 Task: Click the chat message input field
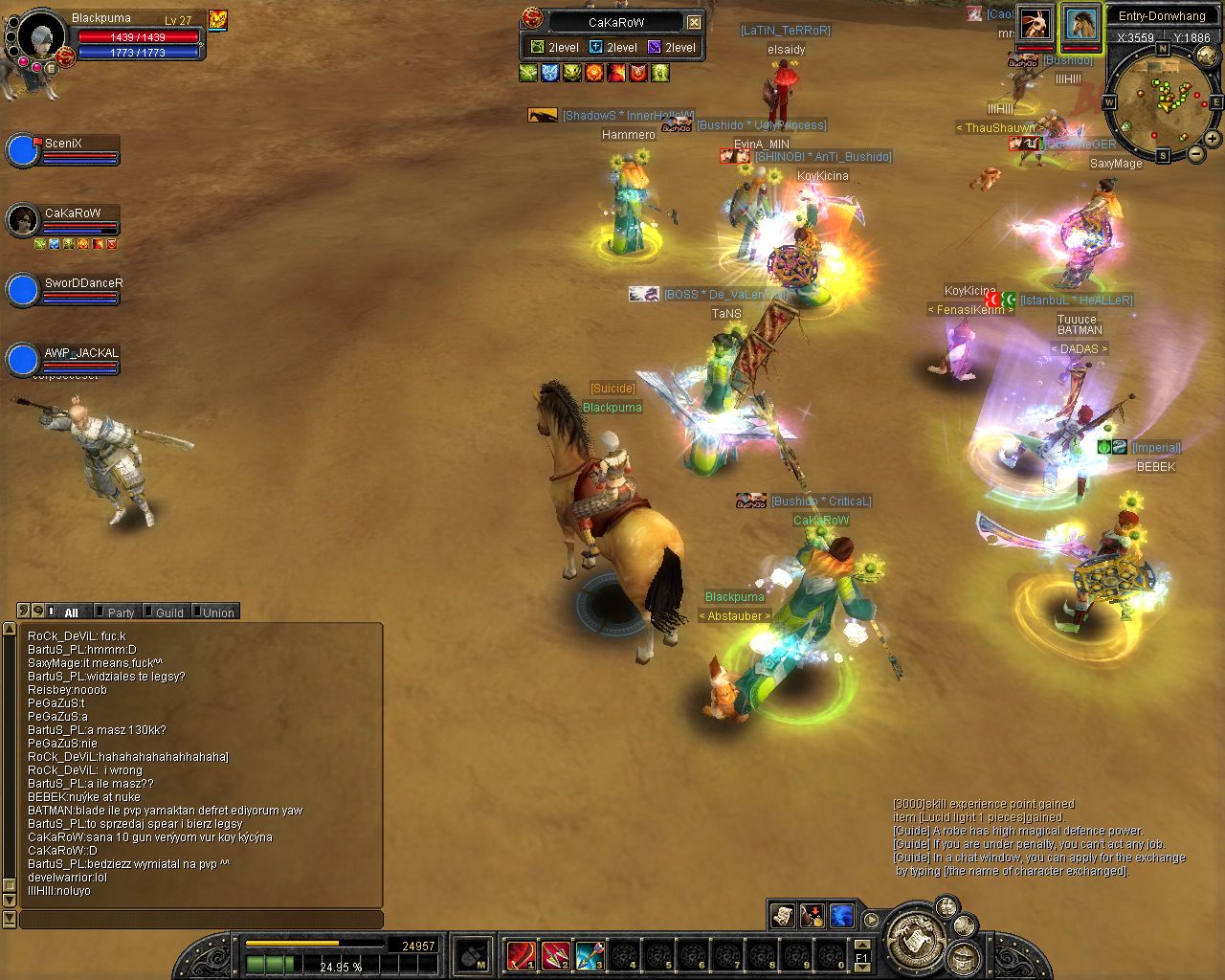point(201,920)
